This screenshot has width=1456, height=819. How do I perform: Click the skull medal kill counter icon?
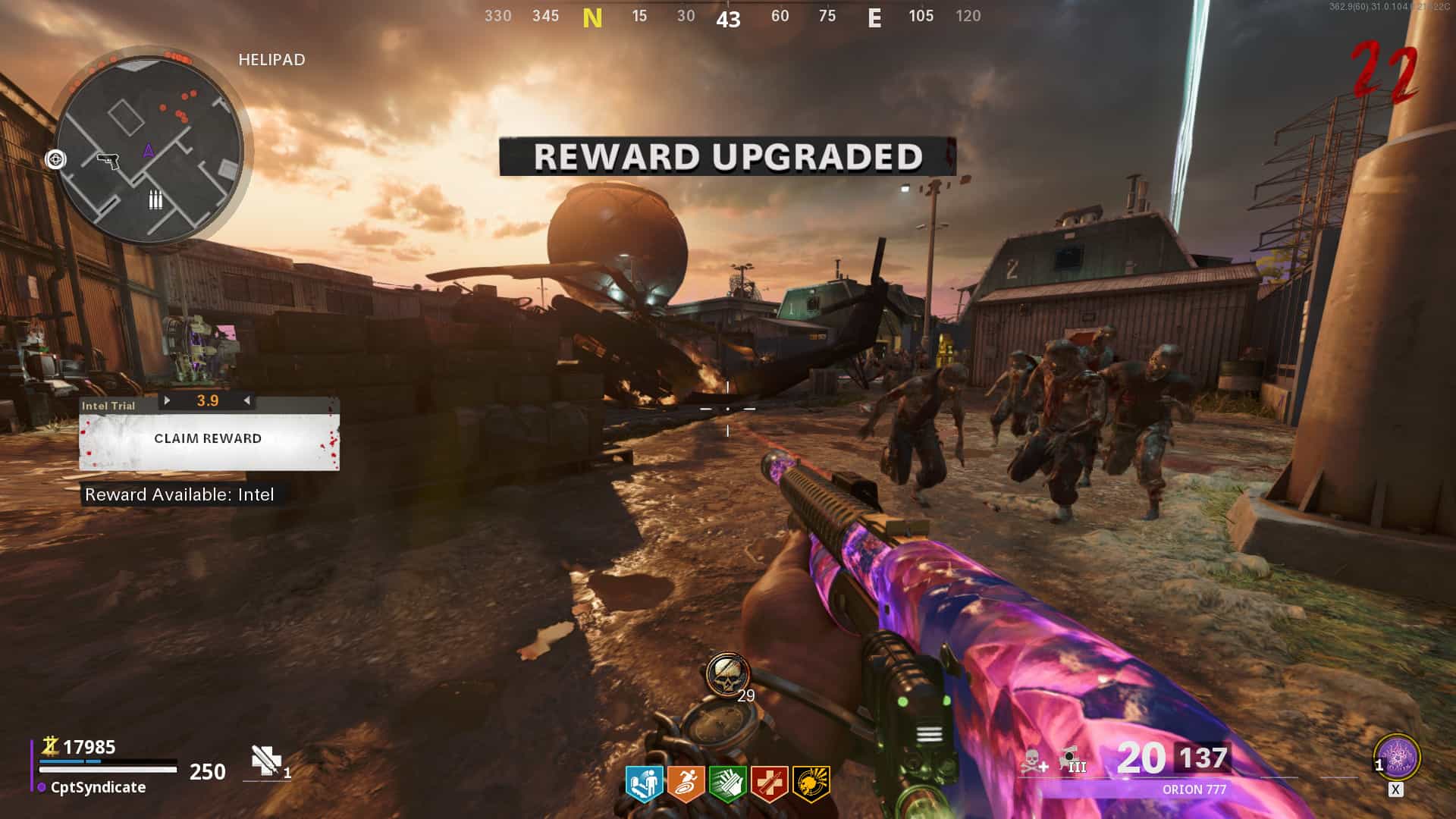pyautogui.click(x=727, y=673)
